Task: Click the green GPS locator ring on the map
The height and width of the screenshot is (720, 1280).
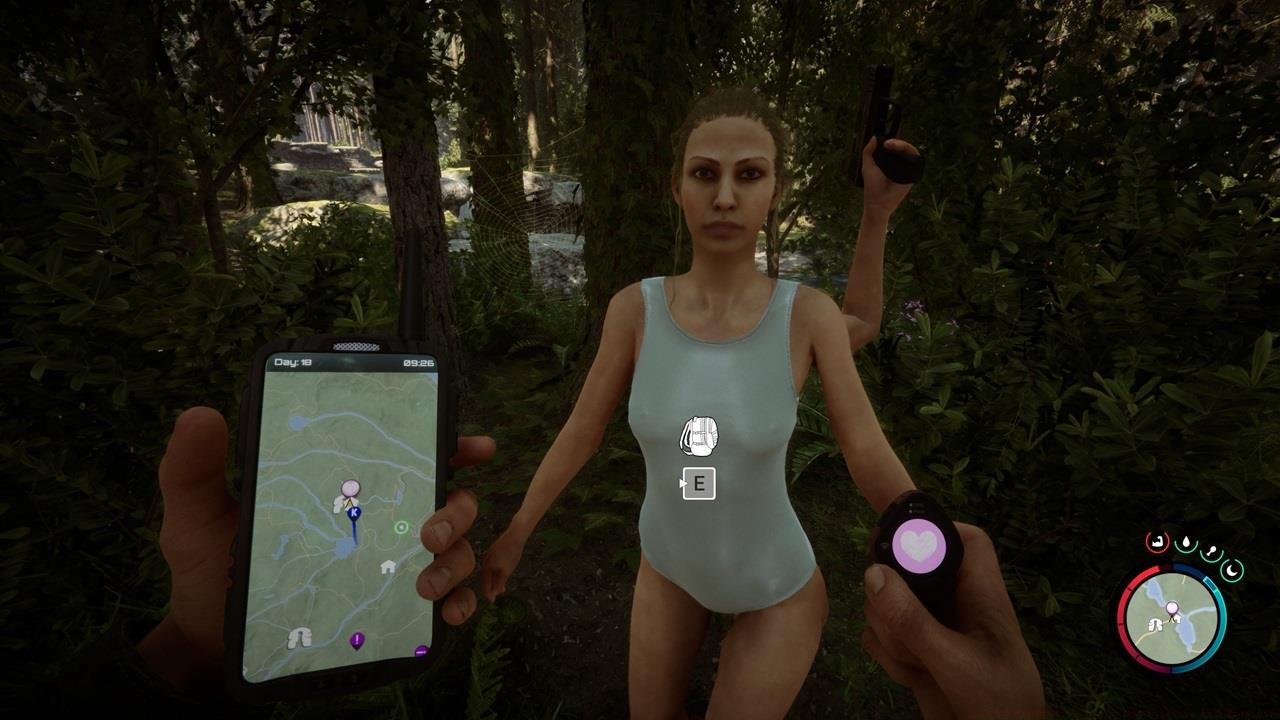Action: click(400, 528)
